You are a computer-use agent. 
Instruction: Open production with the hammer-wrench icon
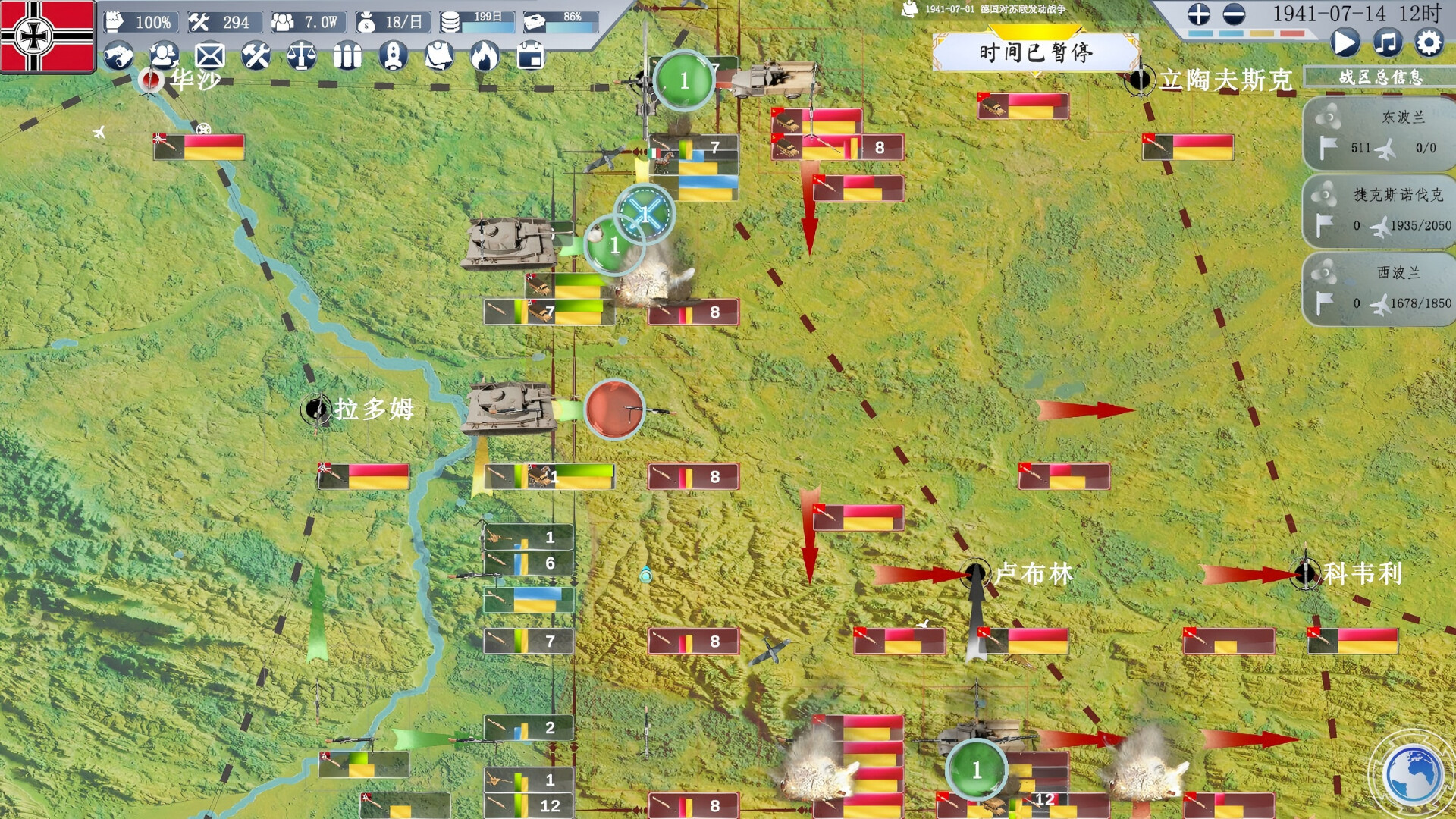pos(256,55)
